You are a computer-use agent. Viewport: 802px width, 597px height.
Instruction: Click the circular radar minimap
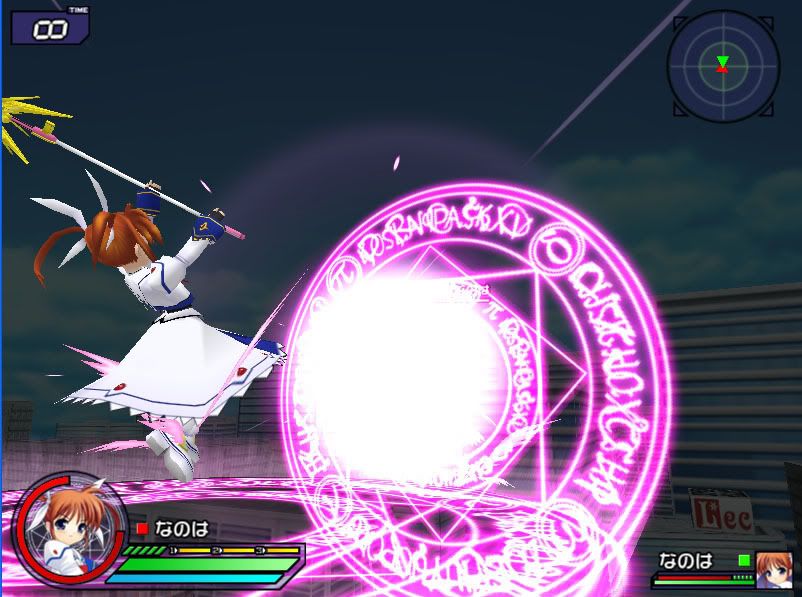[722, 65]
